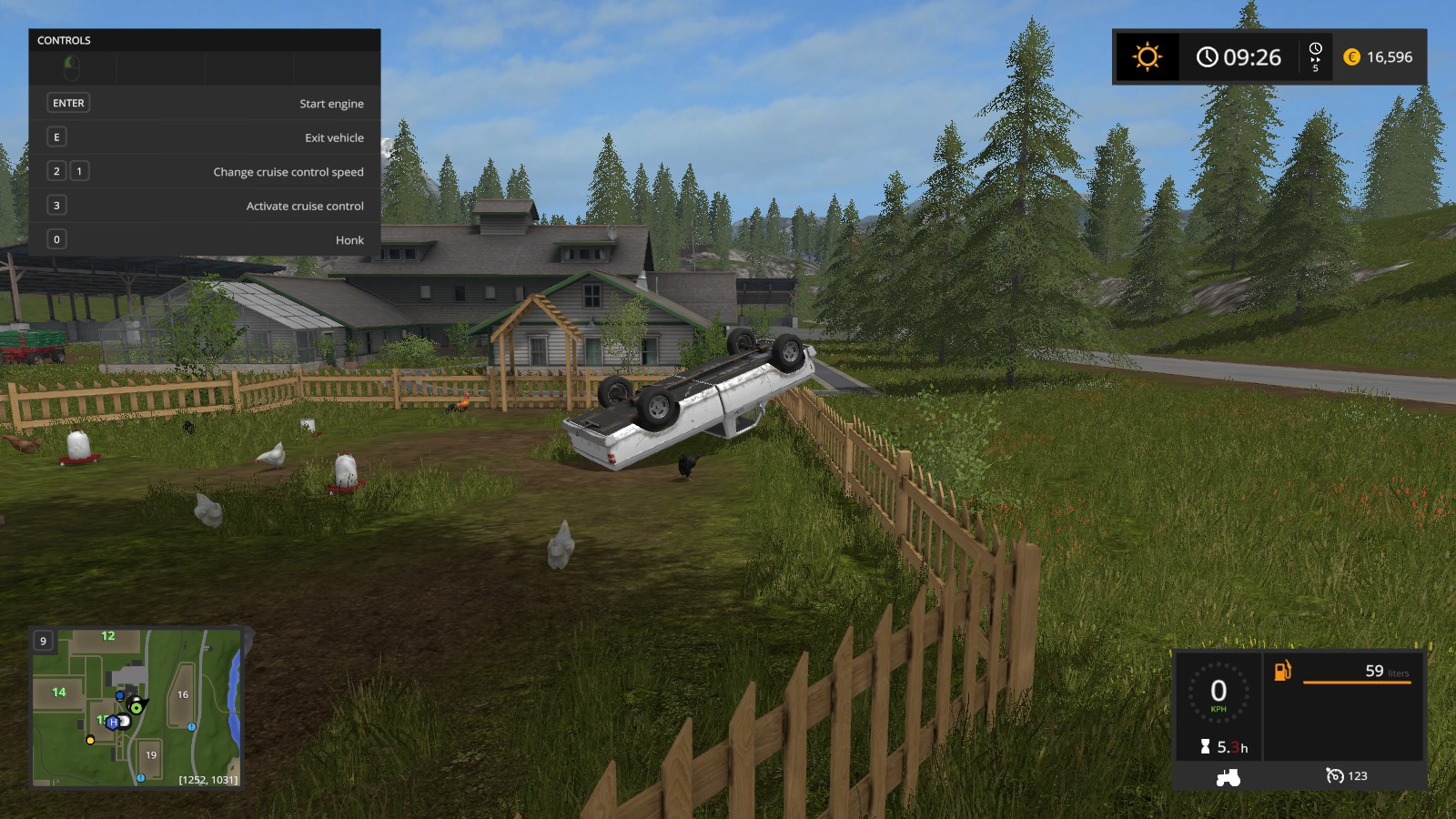Click field 14 on the minimap
1456x819 pixels.
[x=59, y=693]
